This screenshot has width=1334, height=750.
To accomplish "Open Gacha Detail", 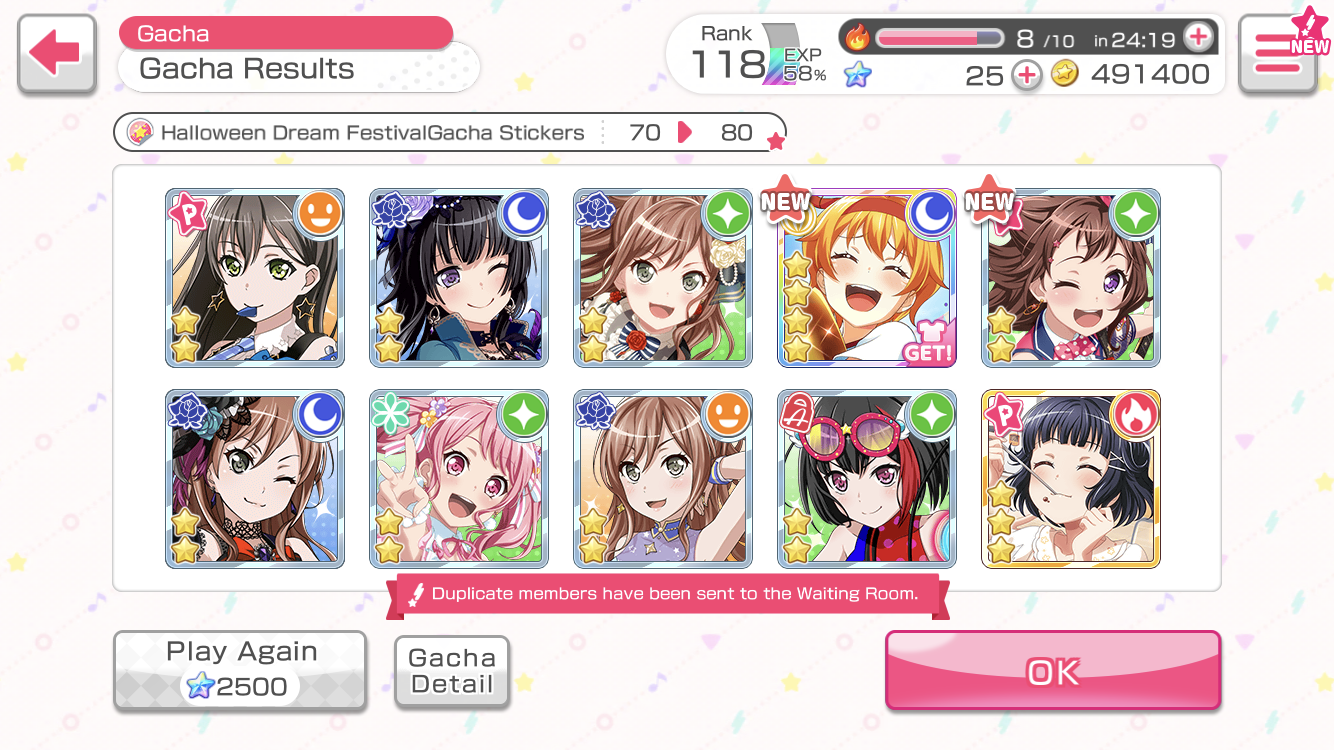I will tap(452, 672).
